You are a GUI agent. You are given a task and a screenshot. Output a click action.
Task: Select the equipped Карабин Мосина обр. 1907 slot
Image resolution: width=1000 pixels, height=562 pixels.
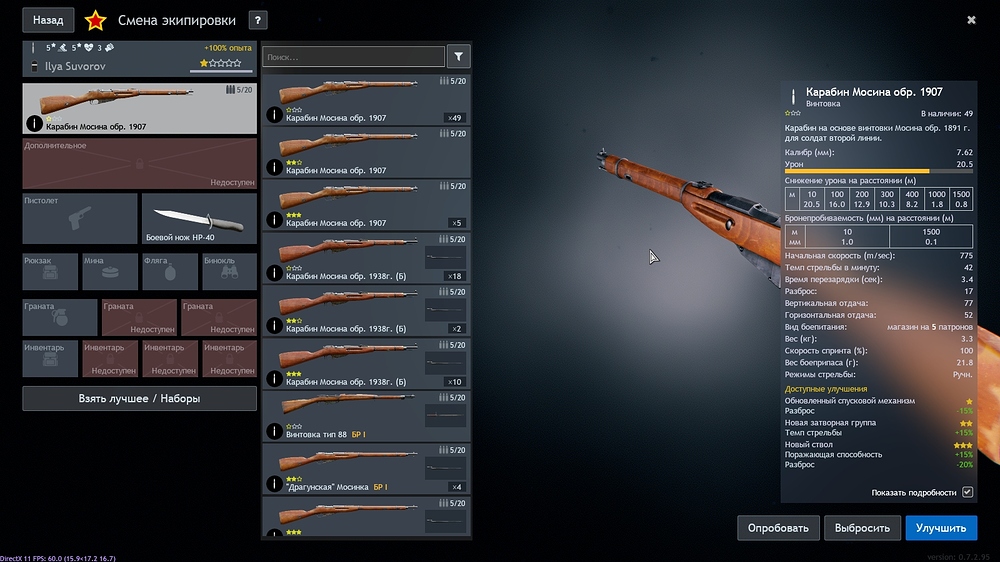pyautogui.click(x=139, y=109)
